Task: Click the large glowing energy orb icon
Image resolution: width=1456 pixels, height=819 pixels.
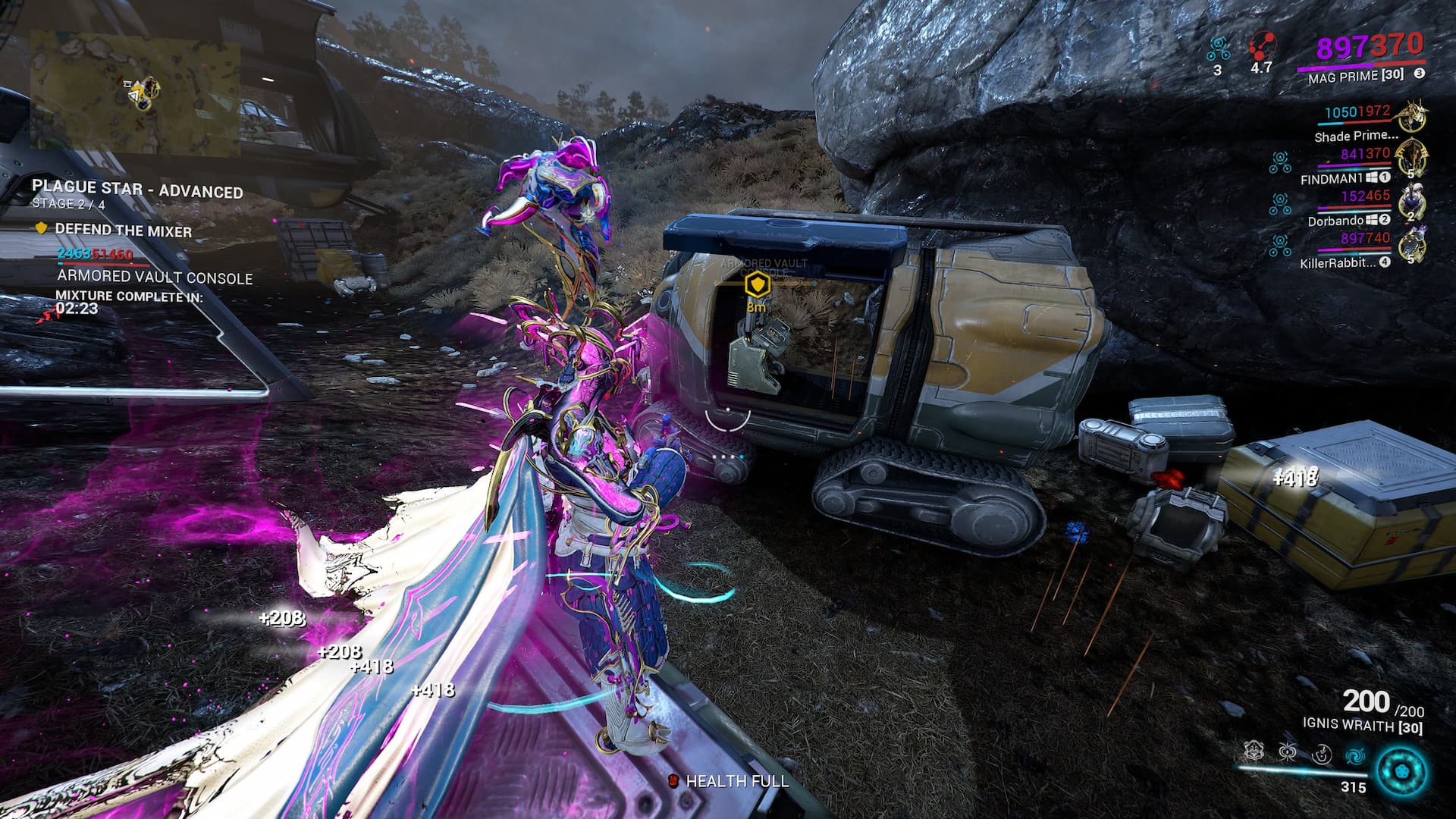Action: coord(1401,771)
